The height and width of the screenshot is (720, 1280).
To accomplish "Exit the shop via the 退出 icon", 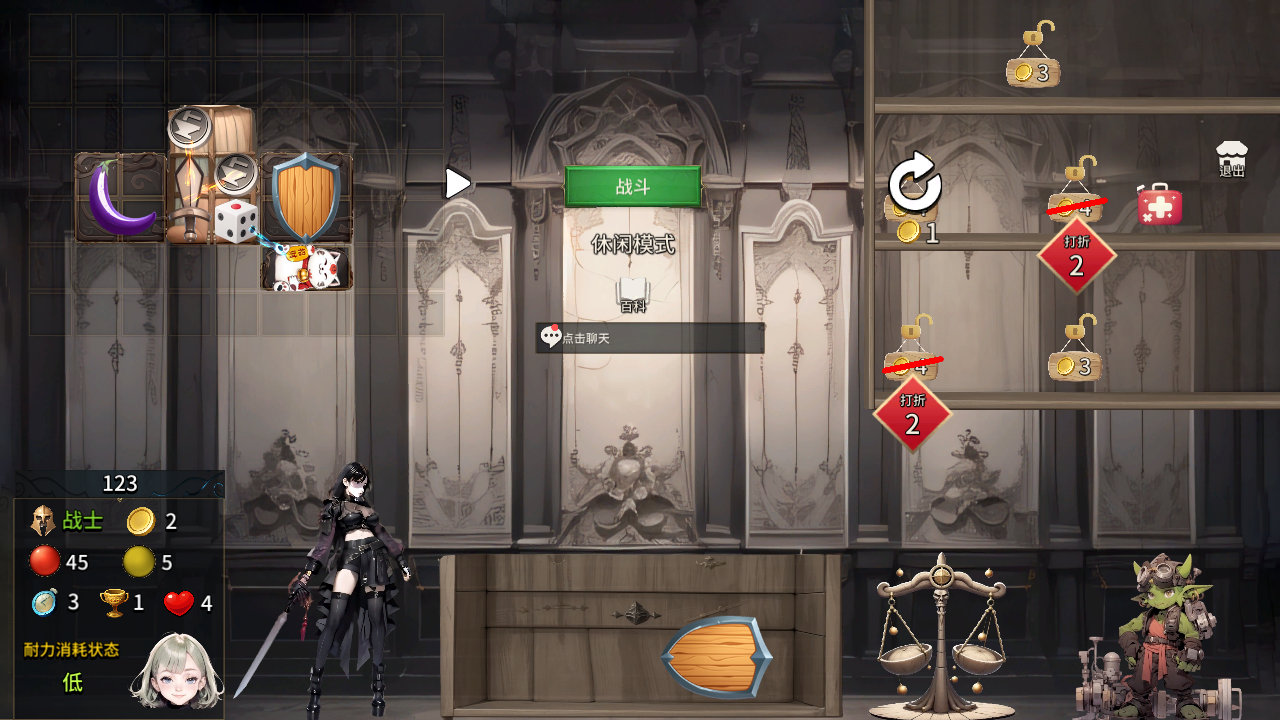I will coord(1232,160).
